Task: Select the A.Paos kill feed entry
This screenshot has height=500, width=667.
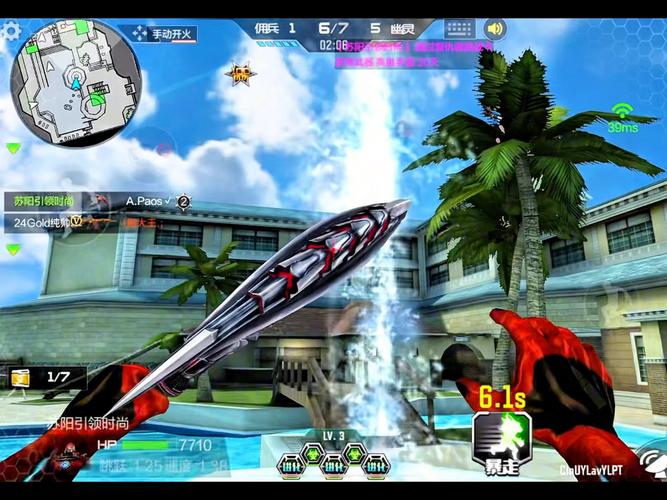Action: (x=152, y=202)
